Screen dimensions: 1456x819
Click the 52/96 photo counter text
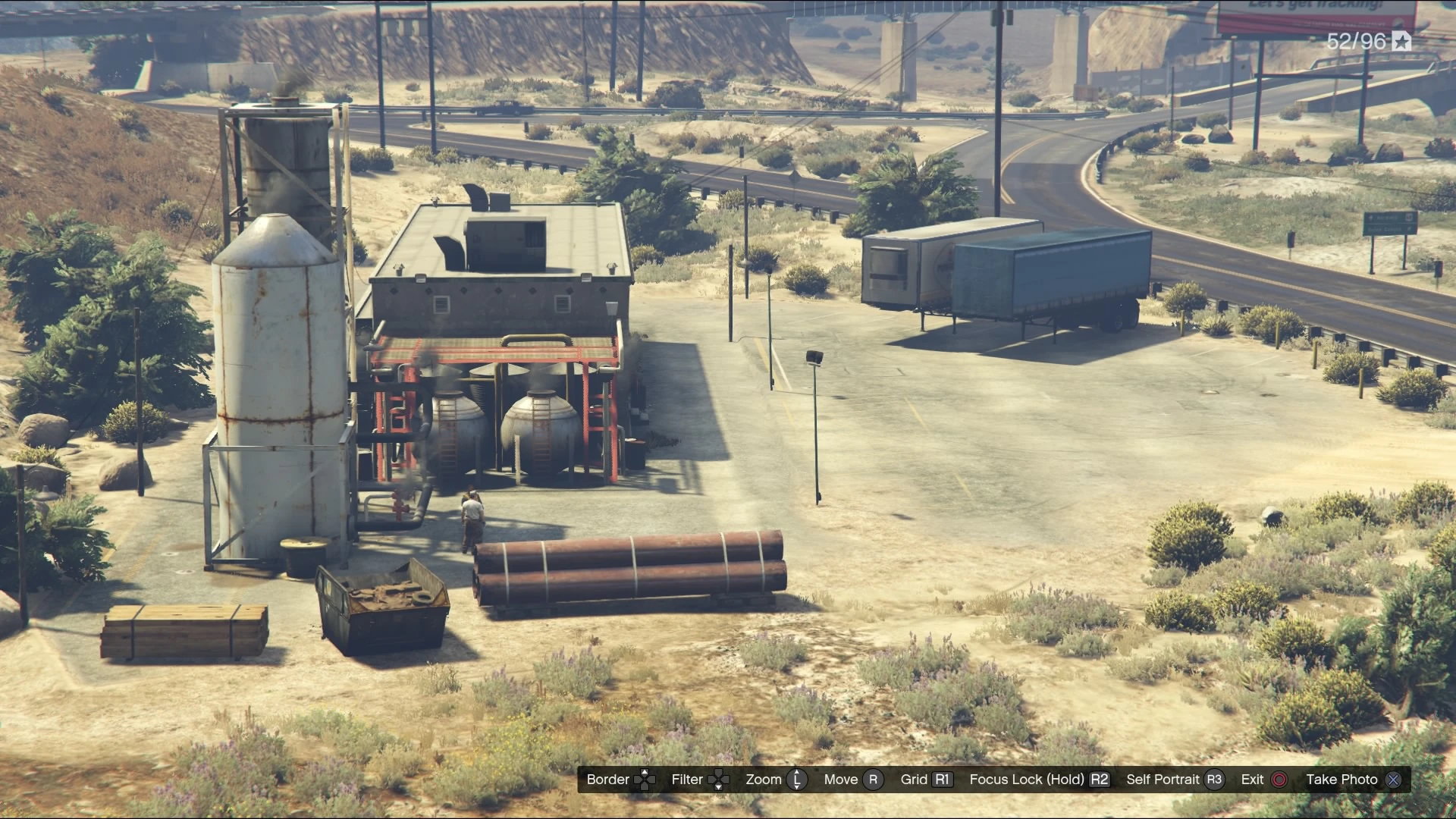(1358, 42)
